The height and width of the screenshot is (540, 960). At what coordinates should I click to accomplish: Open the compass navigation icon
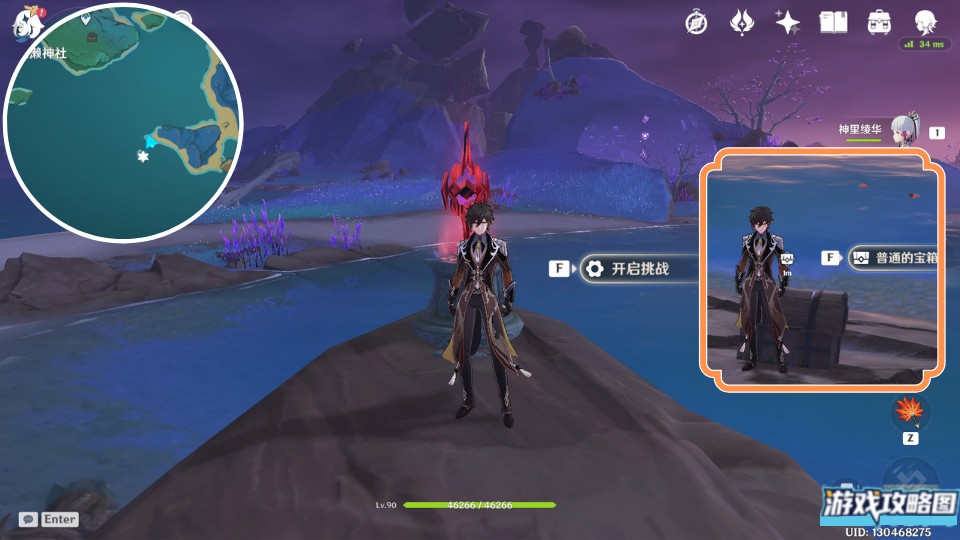(x=696, y=23)
